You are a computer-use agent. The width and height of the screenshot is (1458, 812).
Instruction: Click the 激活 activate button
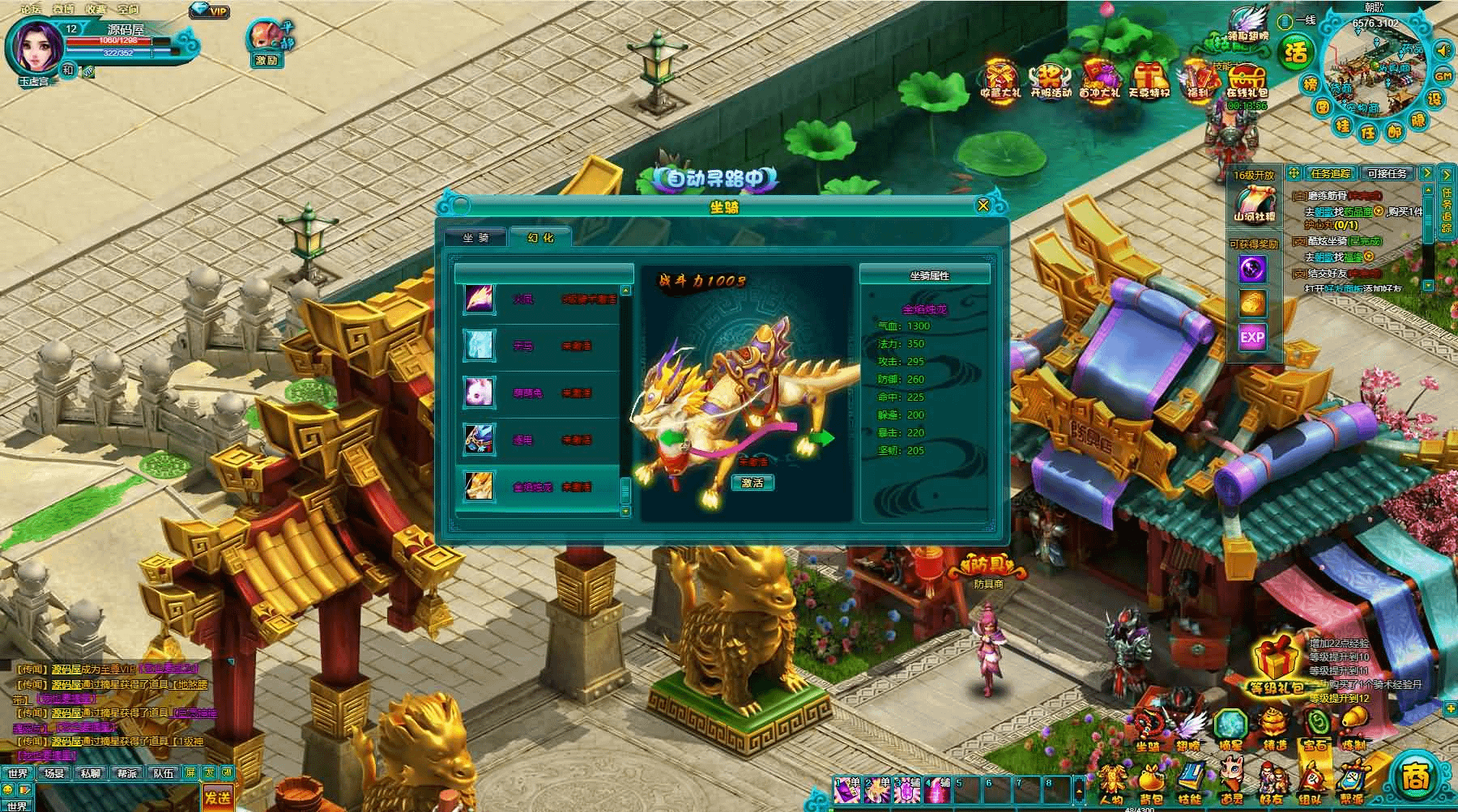(x=752, y=483)
